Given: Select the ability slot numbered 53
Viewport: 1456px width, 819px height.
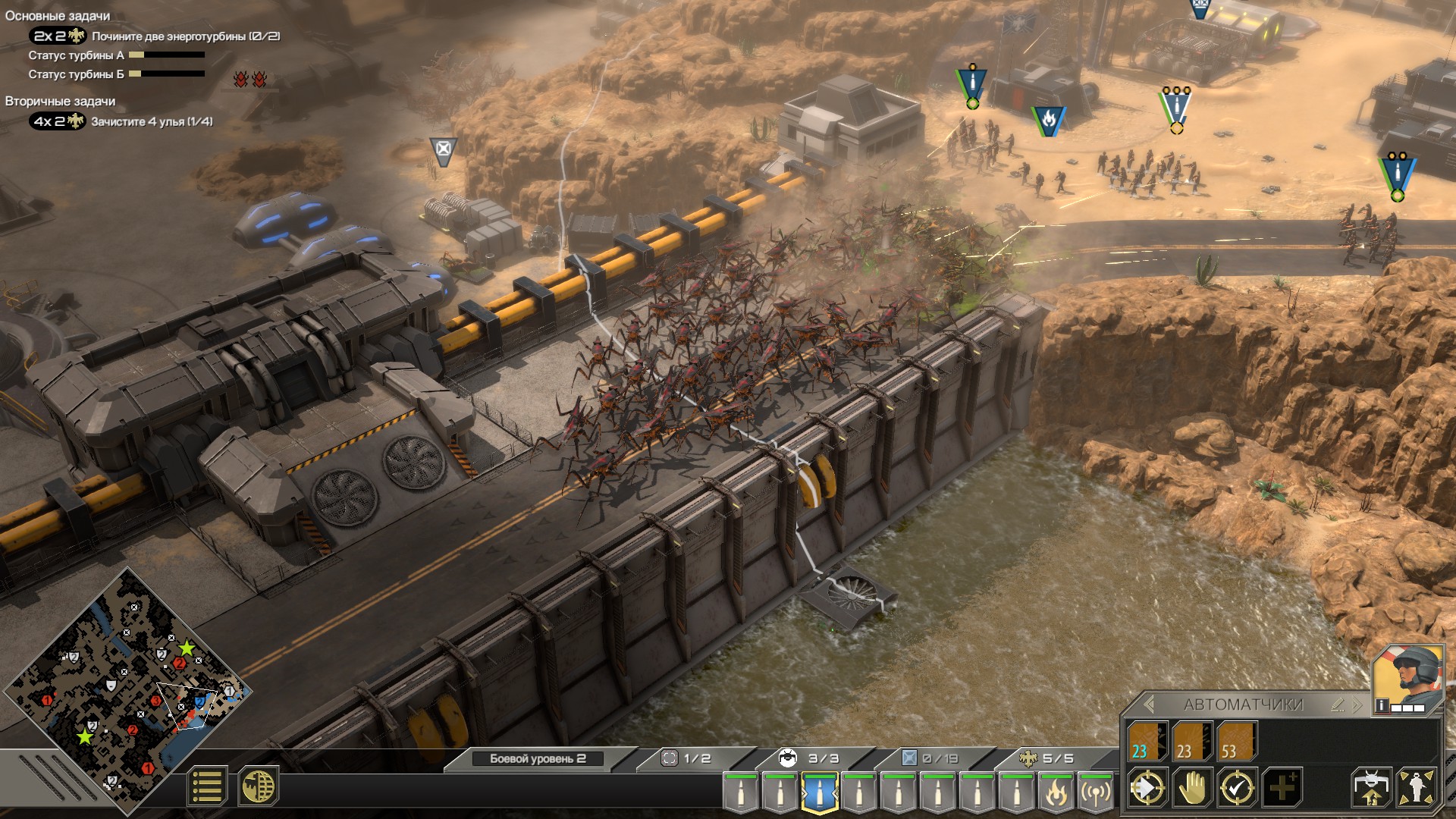Looking at the screenshot, I should (1237, 741).
